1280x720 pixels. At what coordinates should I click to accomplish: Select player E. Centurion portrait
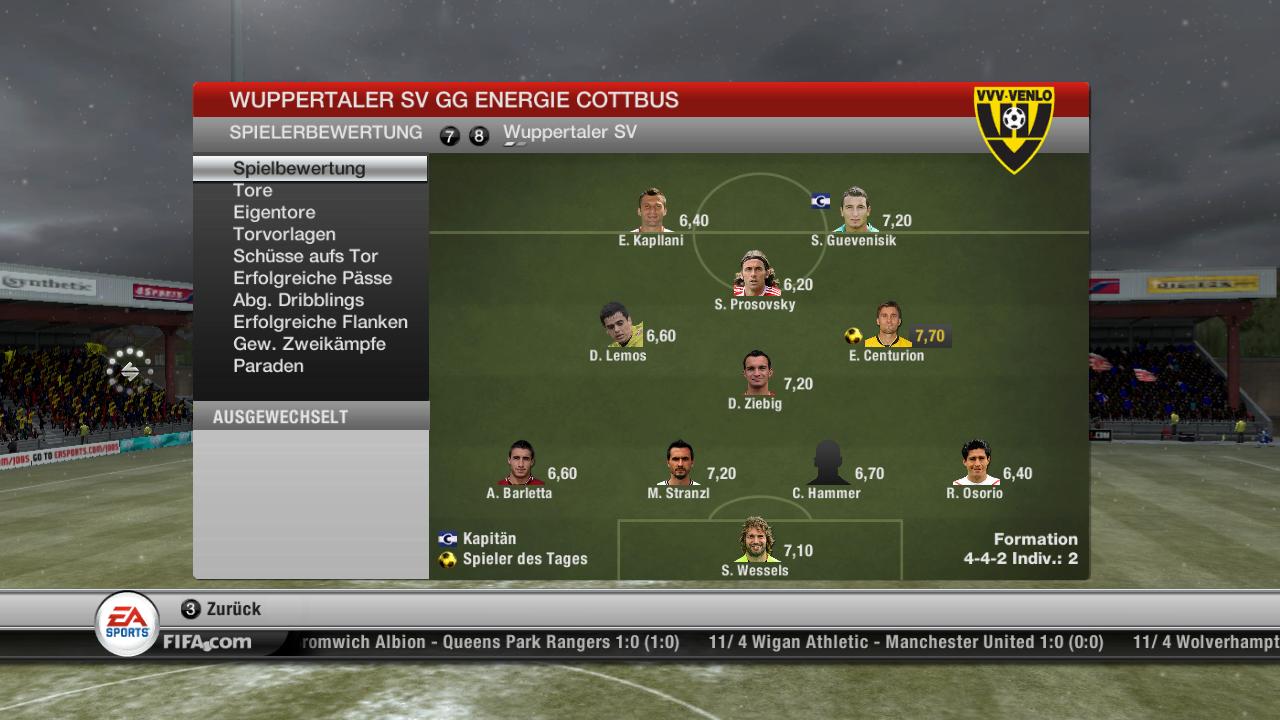click(888, 326)
